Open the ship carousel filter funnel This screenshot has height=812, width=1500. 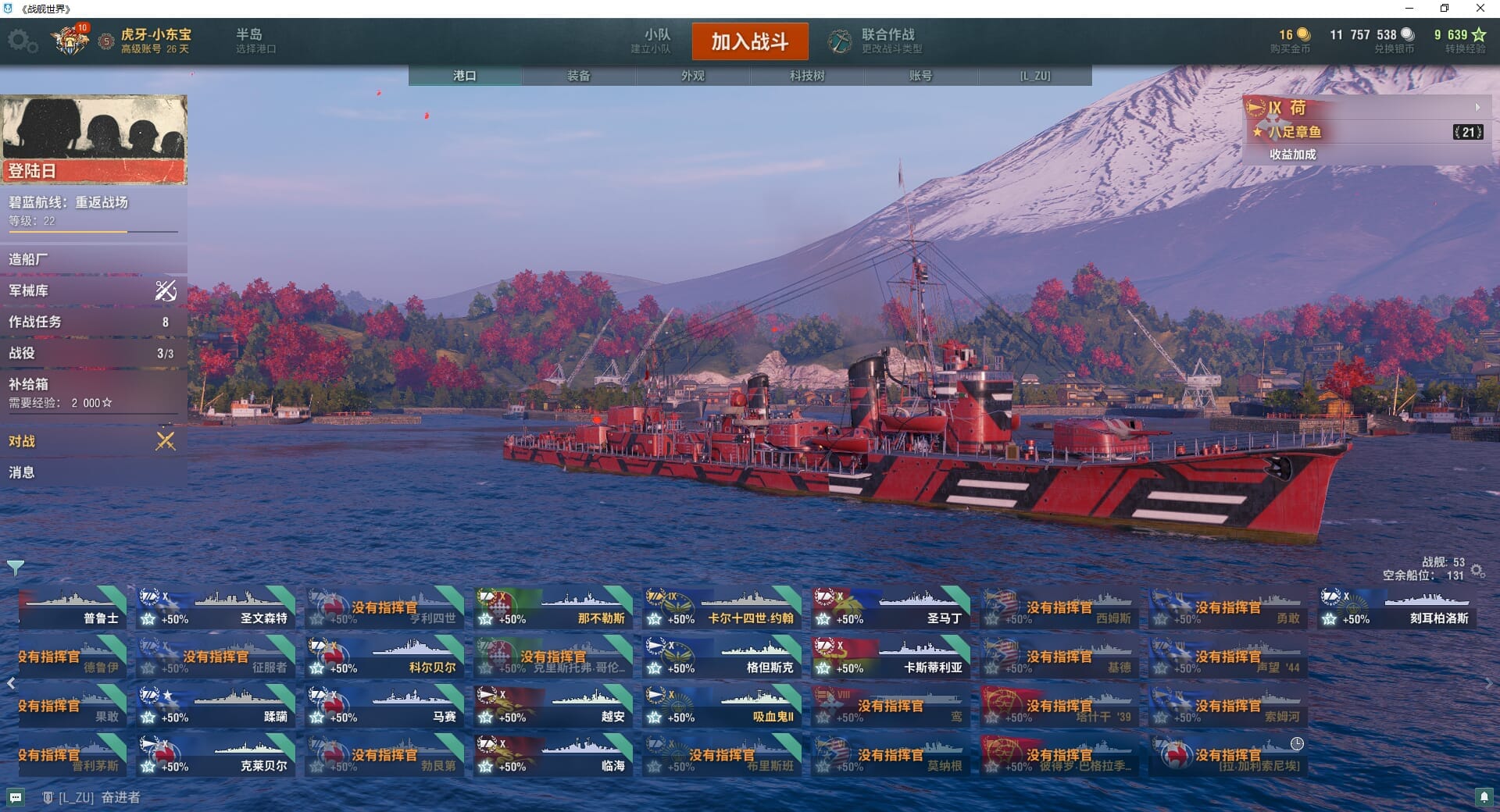click(x=15, y=567)
